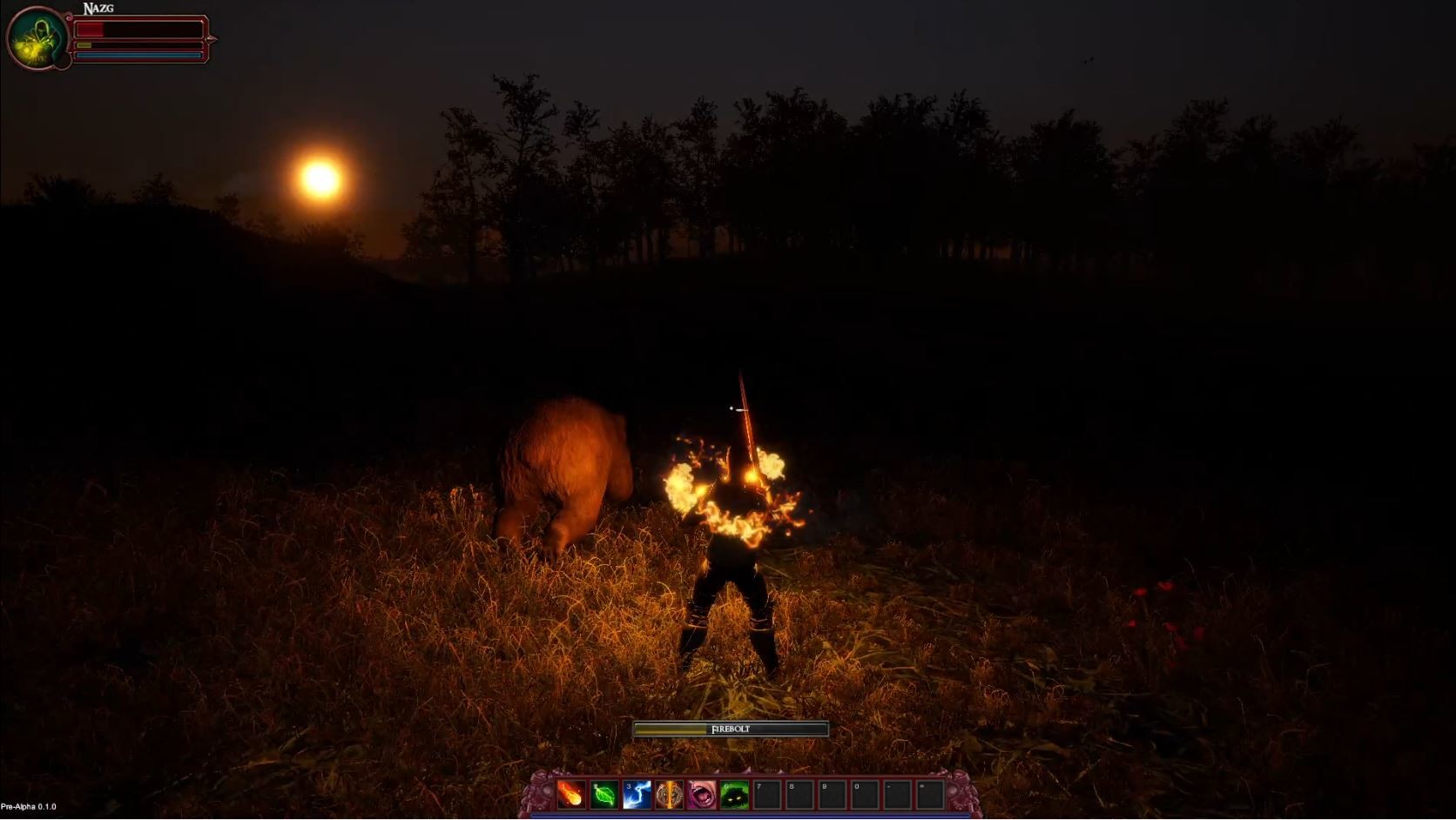
Task: Trigger the screaming mouth ability in slot 5
Action: click(701, 795)
